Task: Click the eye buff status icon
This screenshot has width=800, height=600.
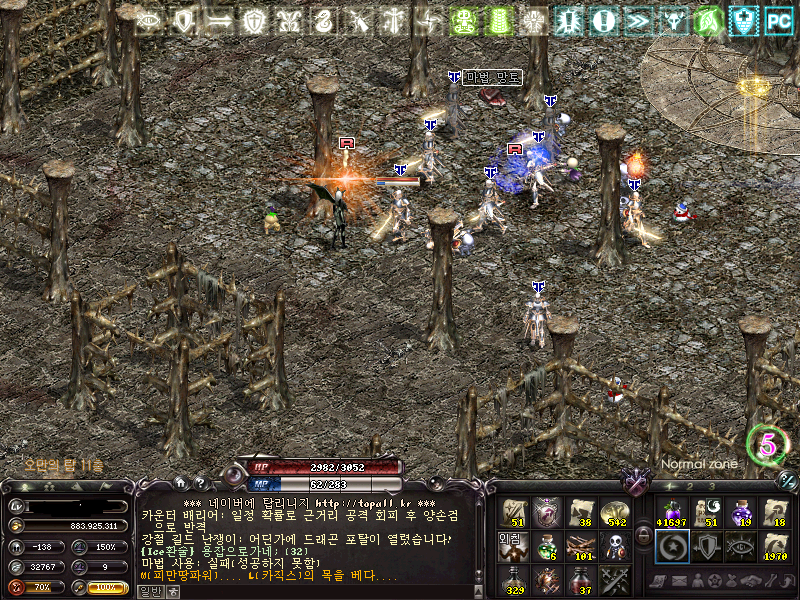Action: 149,19
